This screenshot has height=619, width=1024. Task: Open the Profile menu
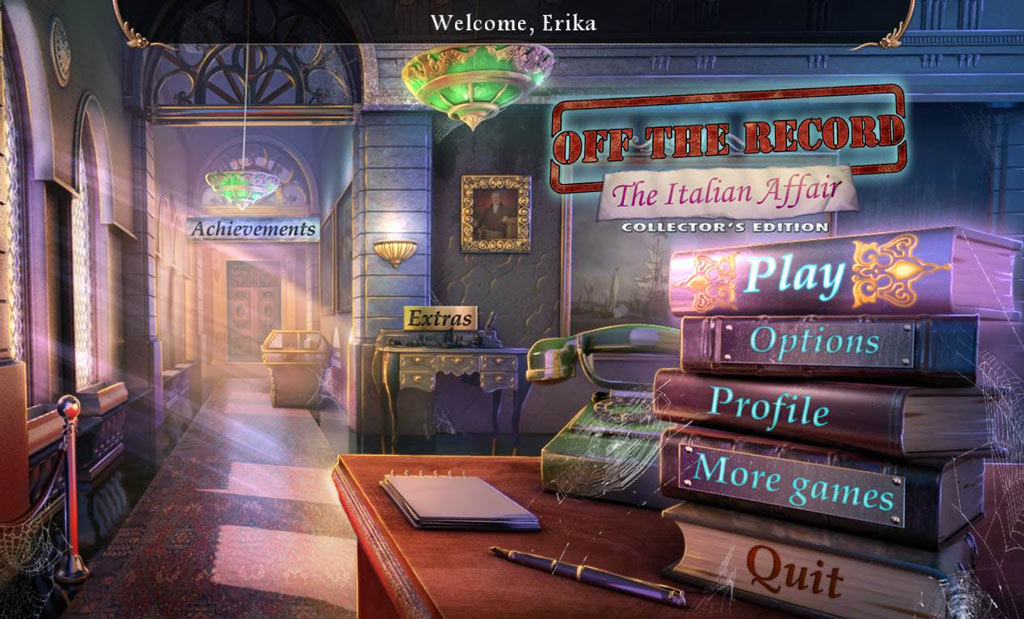coord(769,406)
